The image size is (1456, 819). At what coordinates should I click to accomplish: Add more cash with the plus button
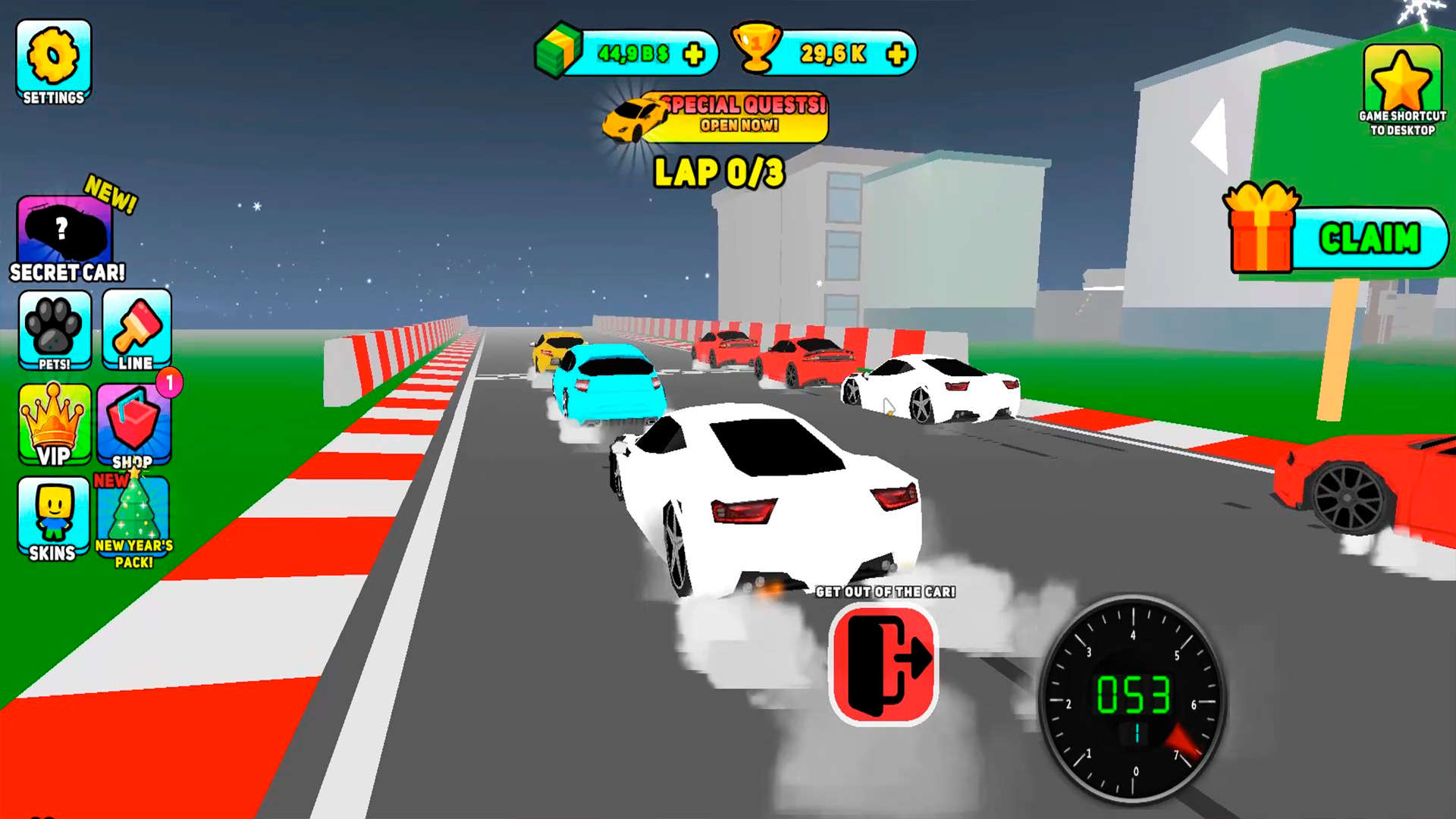point(692,53)
